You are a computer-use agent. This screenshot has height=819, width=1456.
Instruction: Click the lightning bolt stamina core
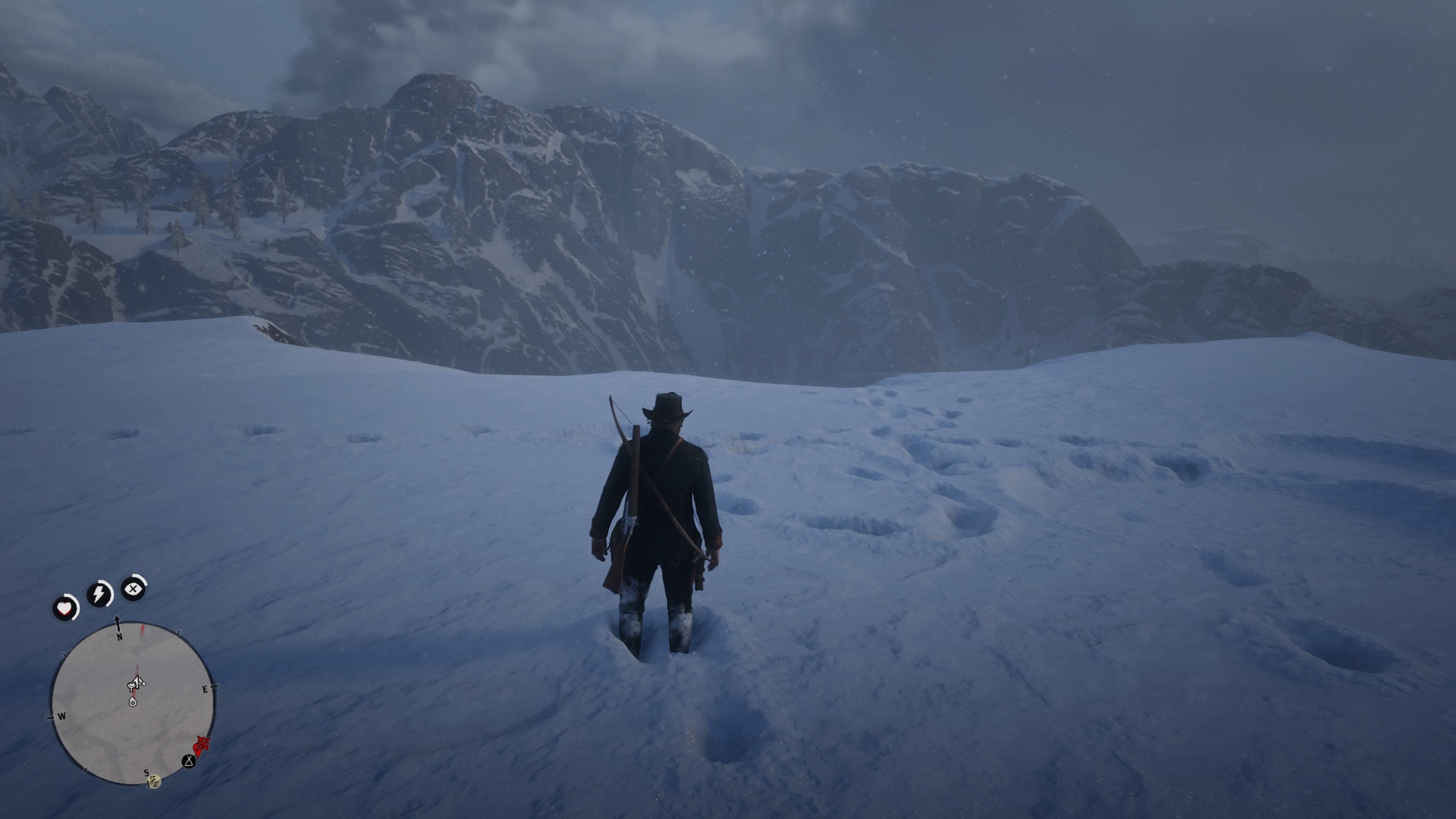coord(99,594)
